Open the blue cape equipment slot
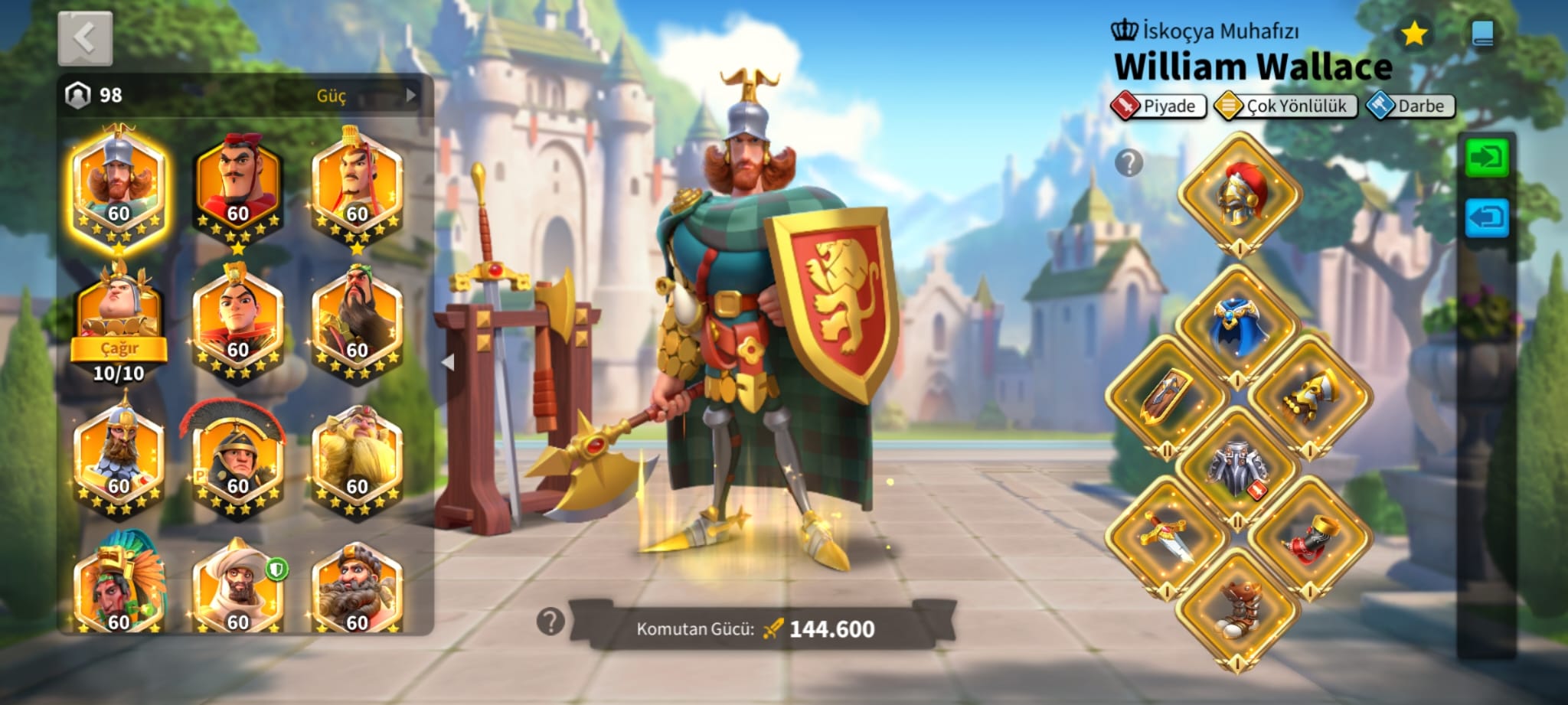Viewport: 1568px width, 705px height. pyautogui.click(x=1237, y=325)
